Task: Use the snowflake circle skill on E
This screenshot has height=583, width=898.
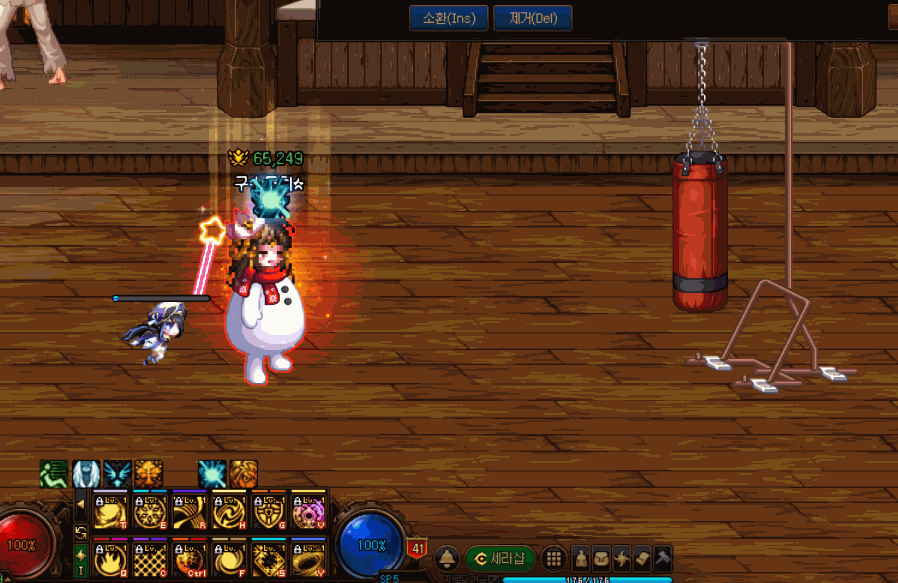Action: (148, 510)
